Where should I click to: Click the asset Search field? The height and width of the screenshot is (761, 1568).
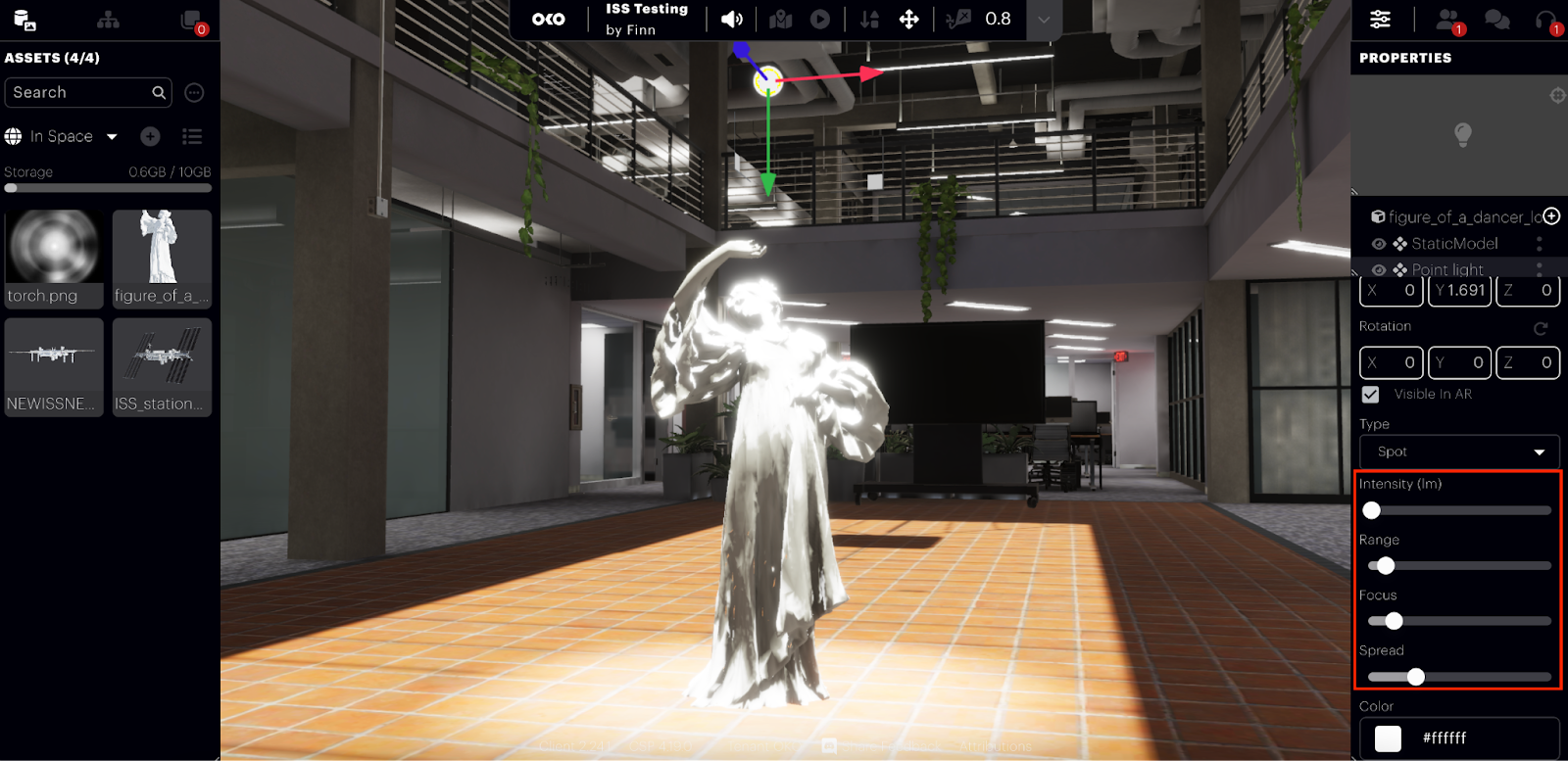[x=78, y=93]
